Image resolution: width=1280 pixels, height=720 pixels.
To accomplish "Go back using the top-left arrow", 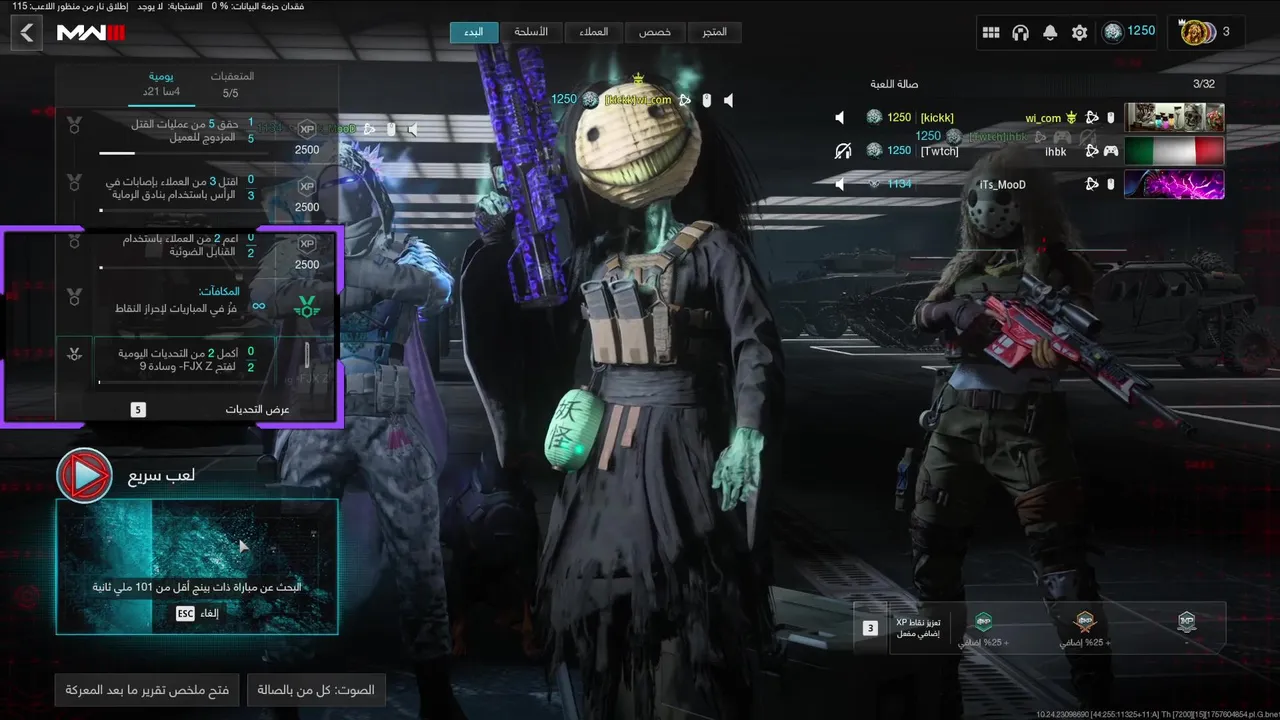I will (27, 33).
